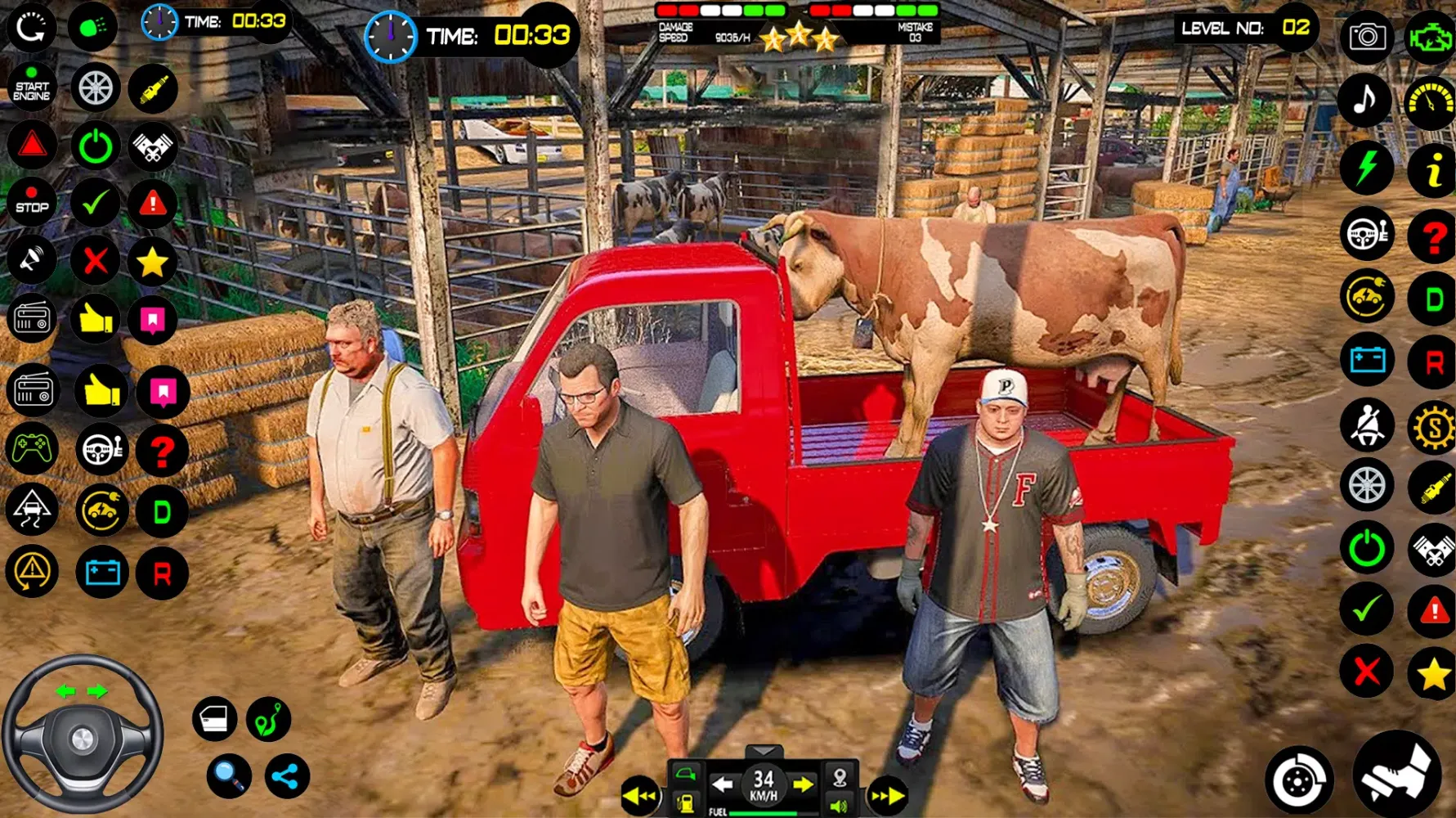Image resolution: width=1456 pixels, height=818 pixels.
Task: Click the blue magnifying glass icon
Action: tap(228, 775)
